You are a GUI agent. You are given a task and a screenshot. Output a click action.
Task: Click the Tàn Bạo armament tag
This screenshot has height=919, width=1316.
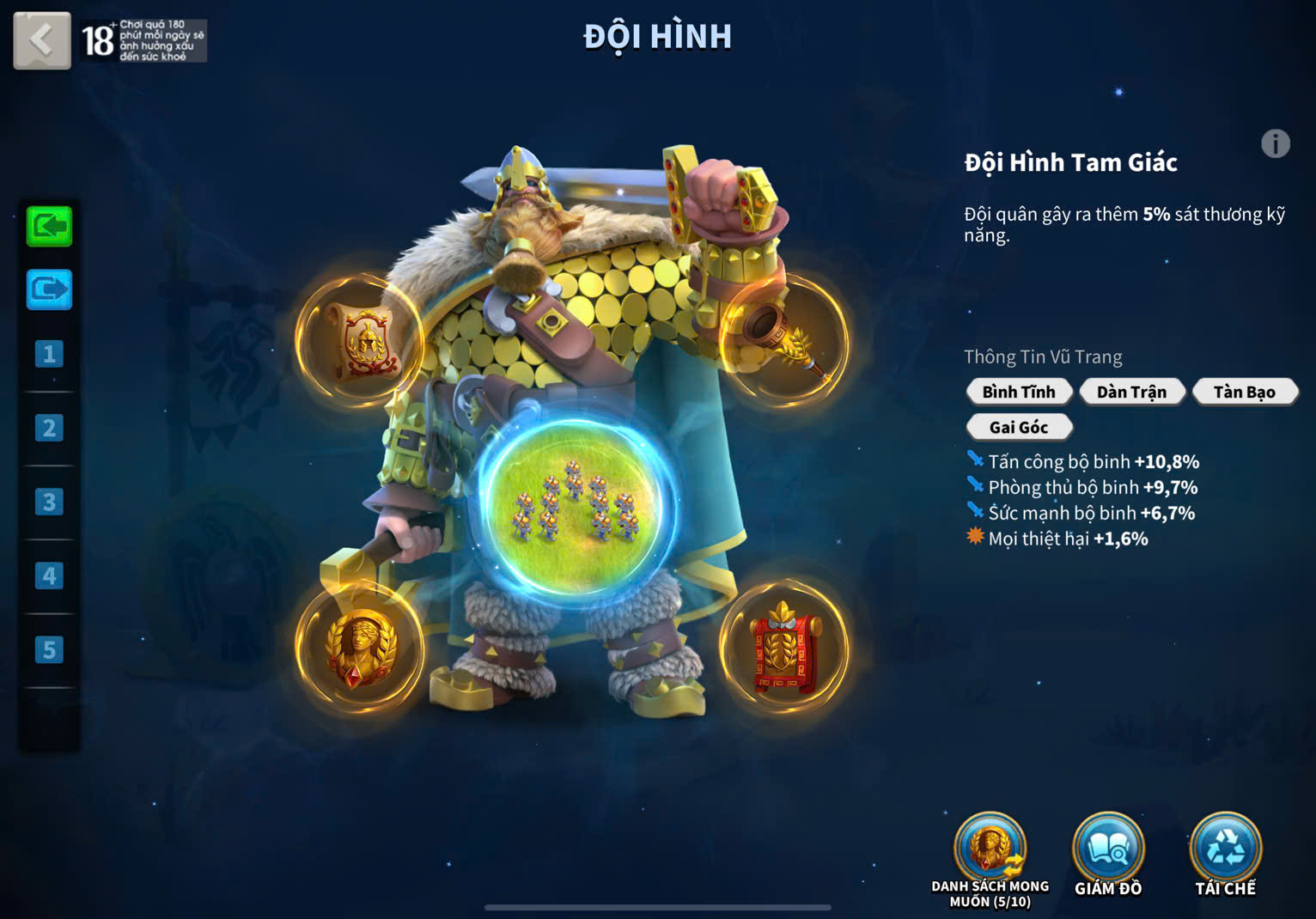(x=1244, y=392)
